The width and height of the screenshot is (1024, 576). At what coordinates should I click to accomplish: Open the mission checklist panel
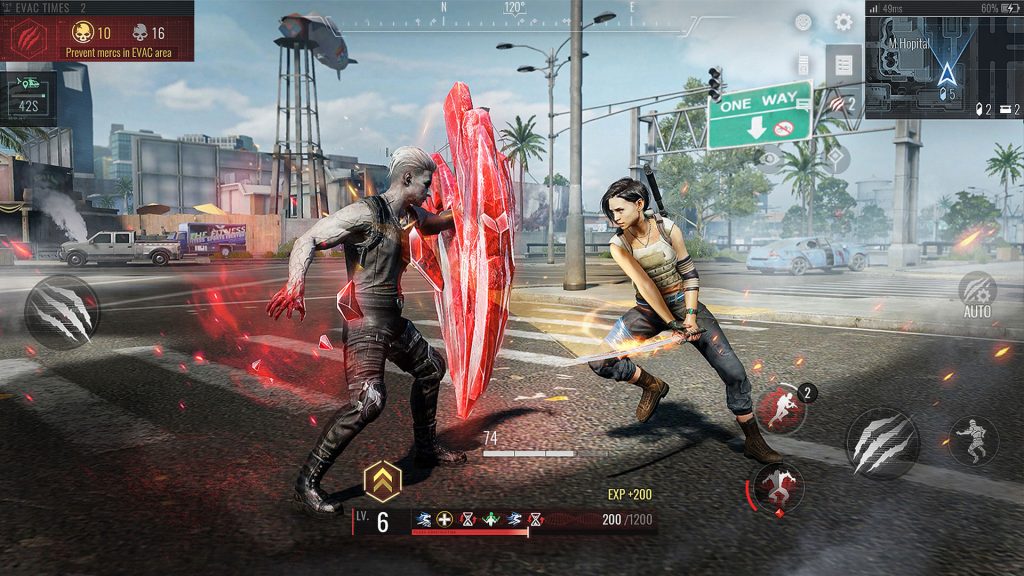point(844,65)
